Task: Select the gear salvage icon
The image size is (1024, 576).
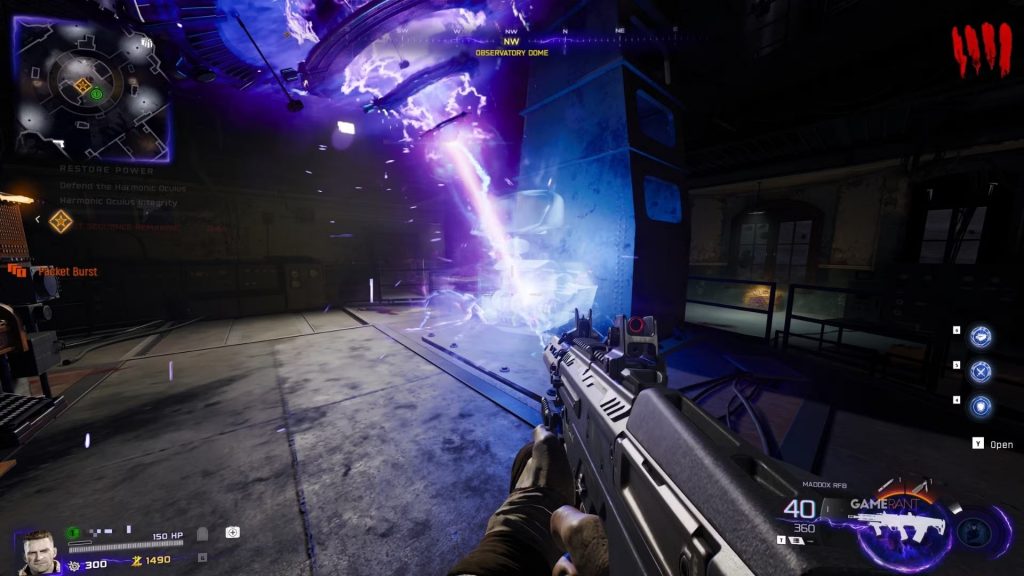Action: [74, 565]
